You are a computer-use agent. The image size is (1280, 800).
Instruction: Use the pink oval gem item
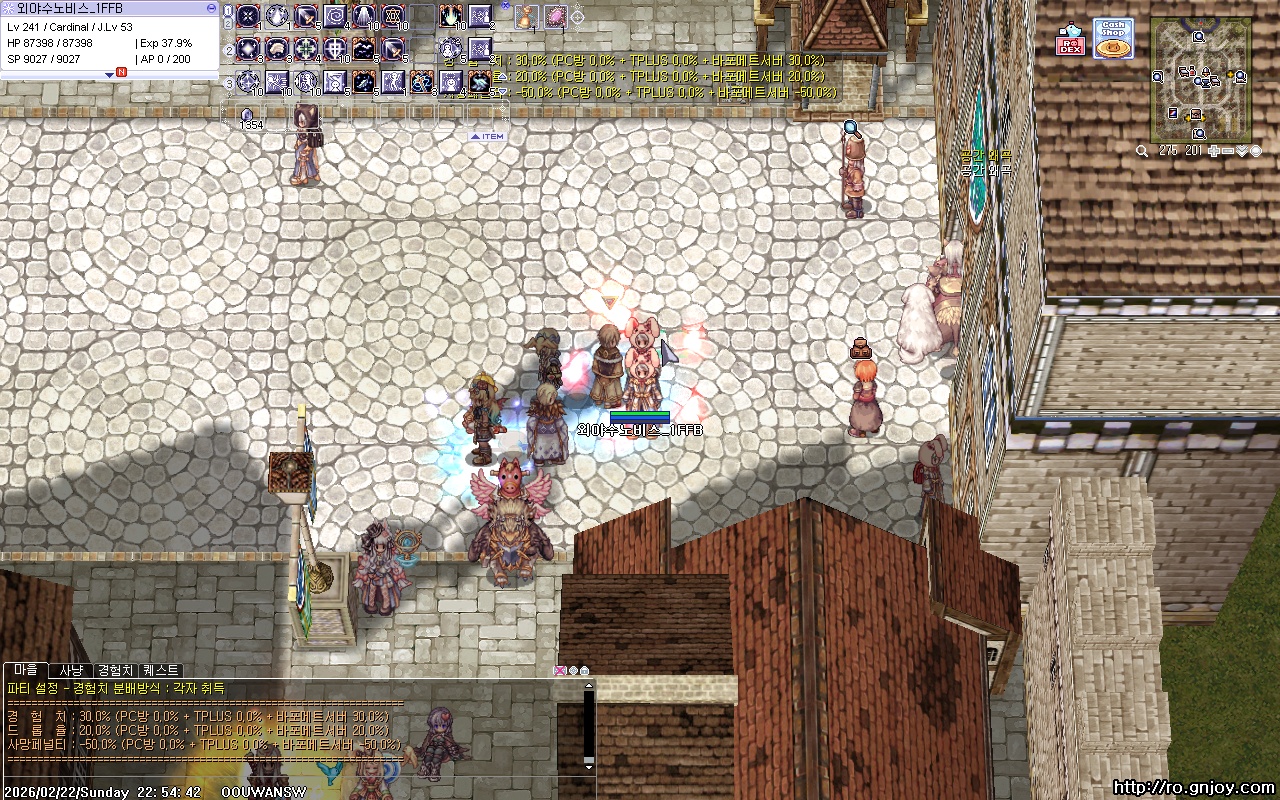(x=555, y=16)
